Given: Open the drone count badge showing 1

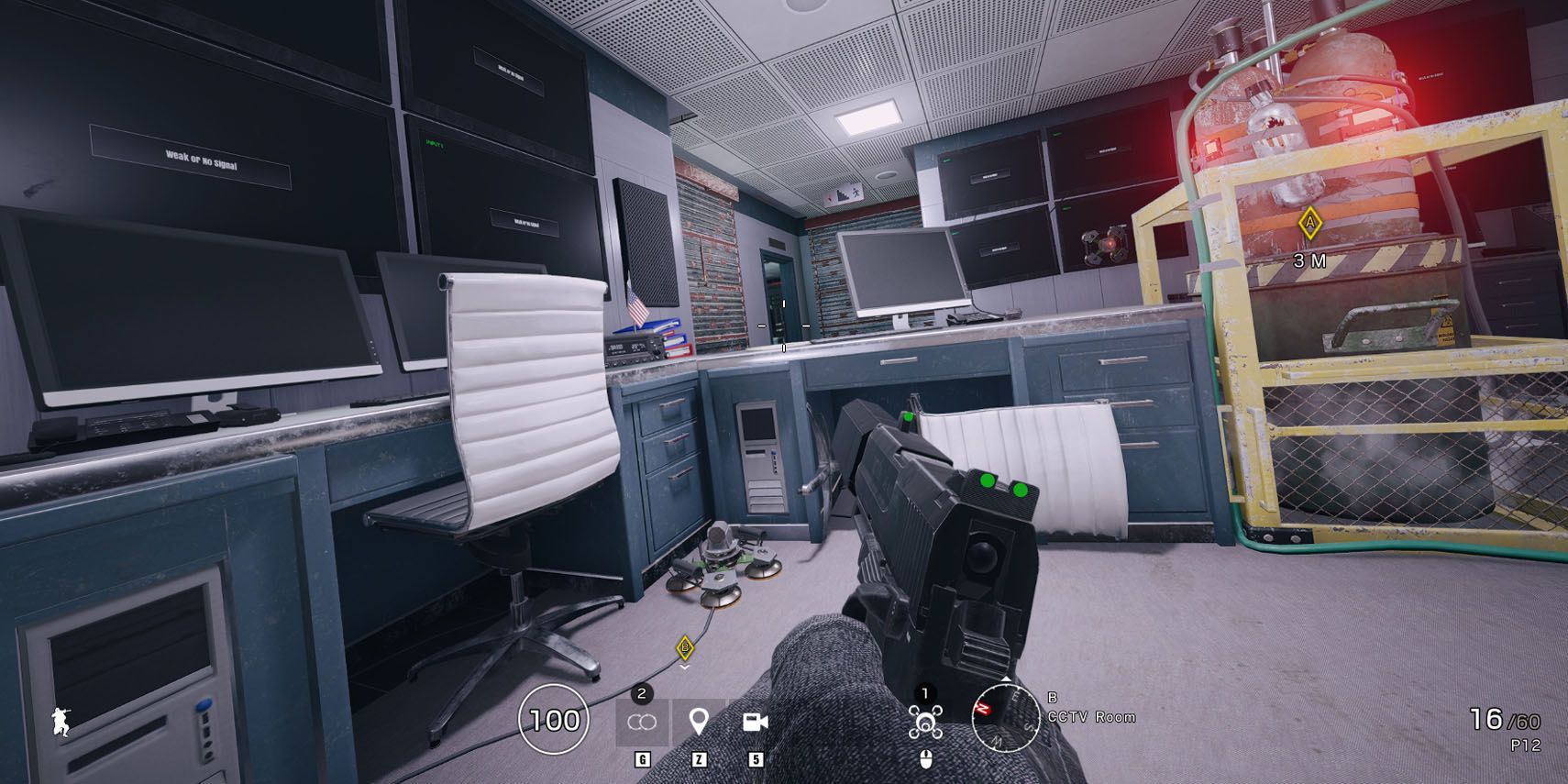Looking at the screenshot, I should (x=925, y=694).
